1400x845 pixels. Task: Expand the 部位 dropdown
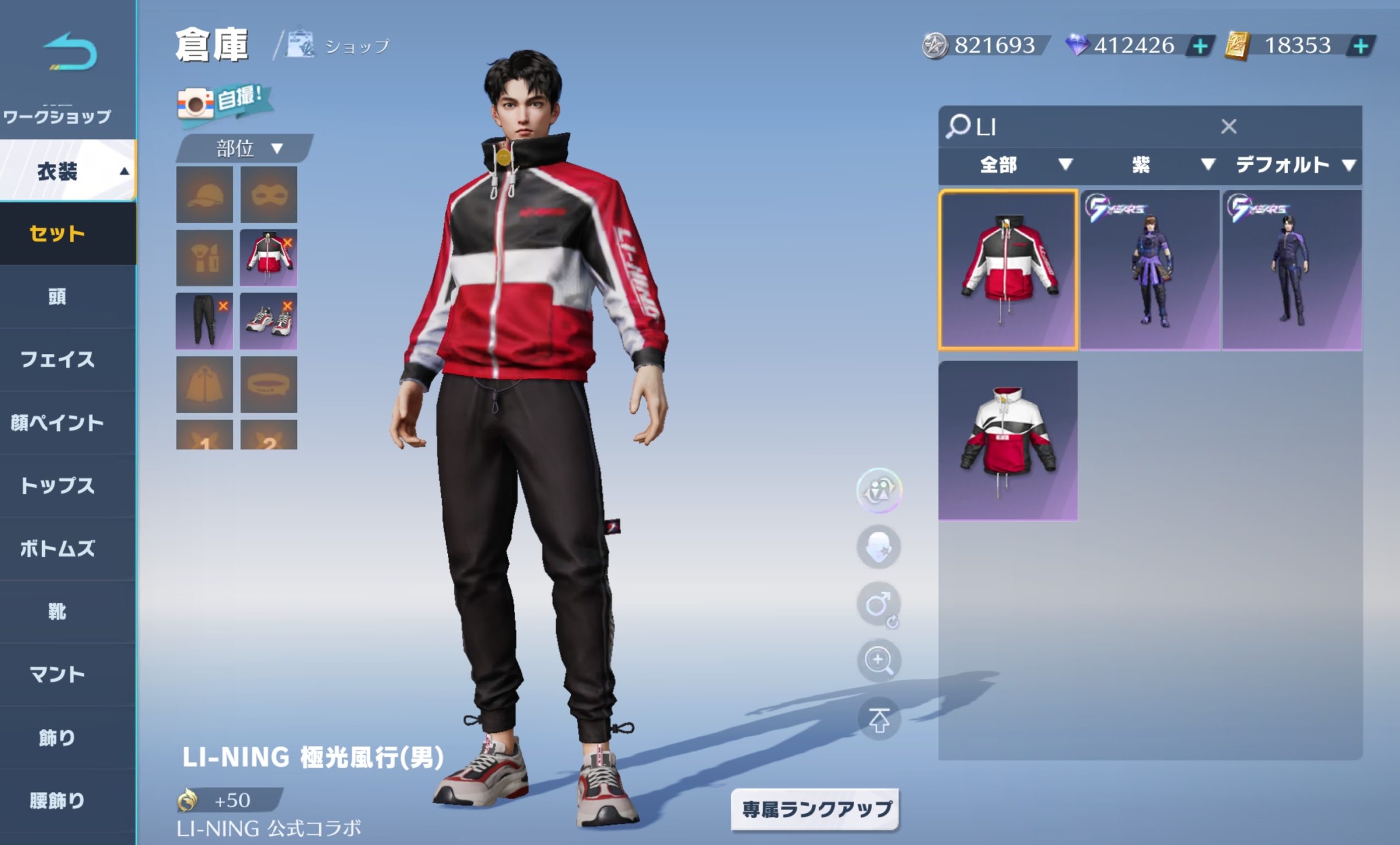[247, 149]
